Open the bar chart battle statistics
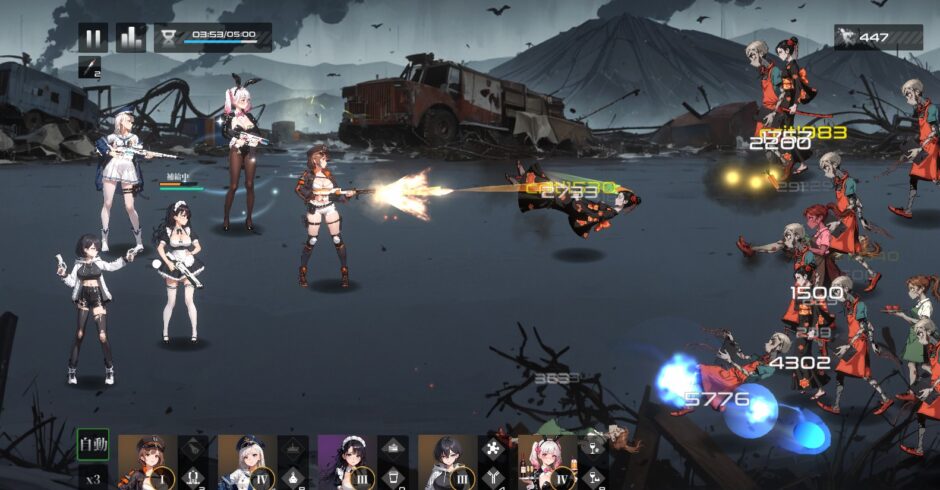940x490 pixels. point(131,38)
